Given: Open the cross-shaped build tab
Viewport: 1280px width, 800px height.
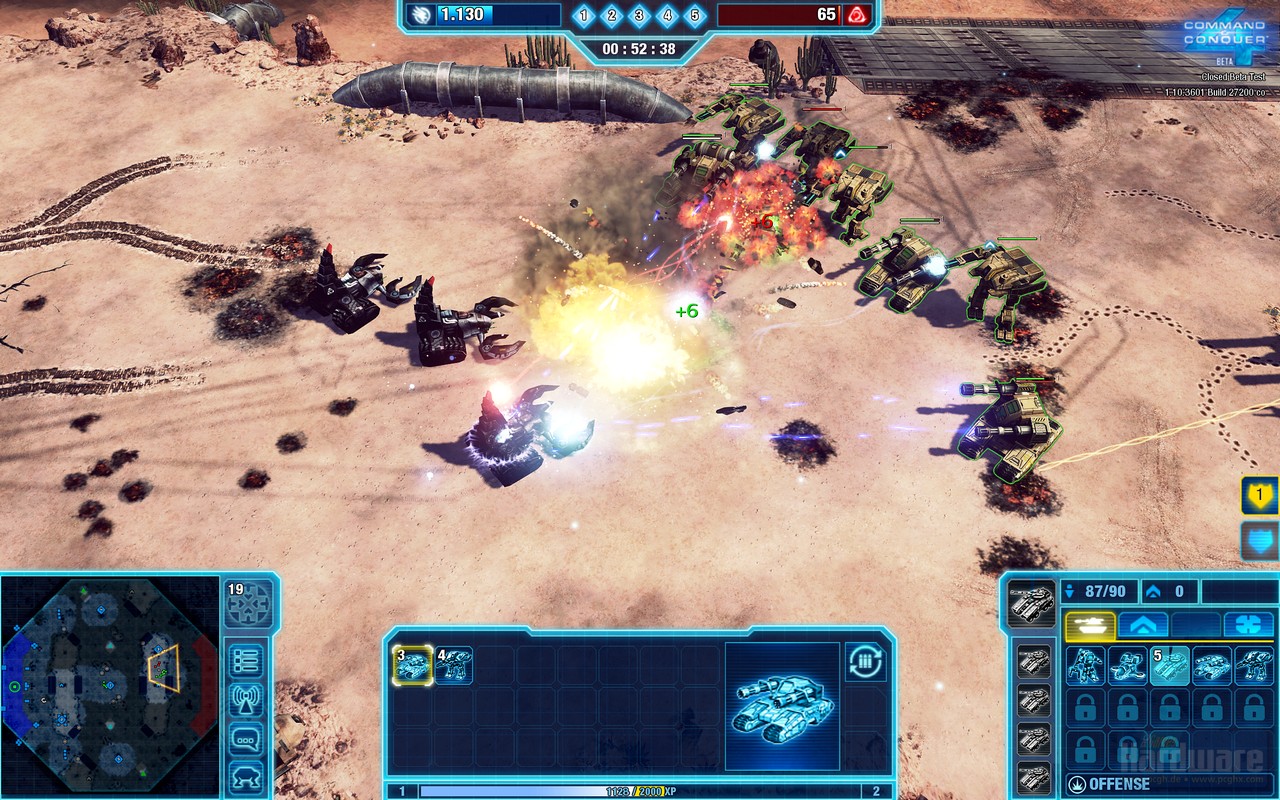Looking at the screenshot, I should click(1248, 625).
